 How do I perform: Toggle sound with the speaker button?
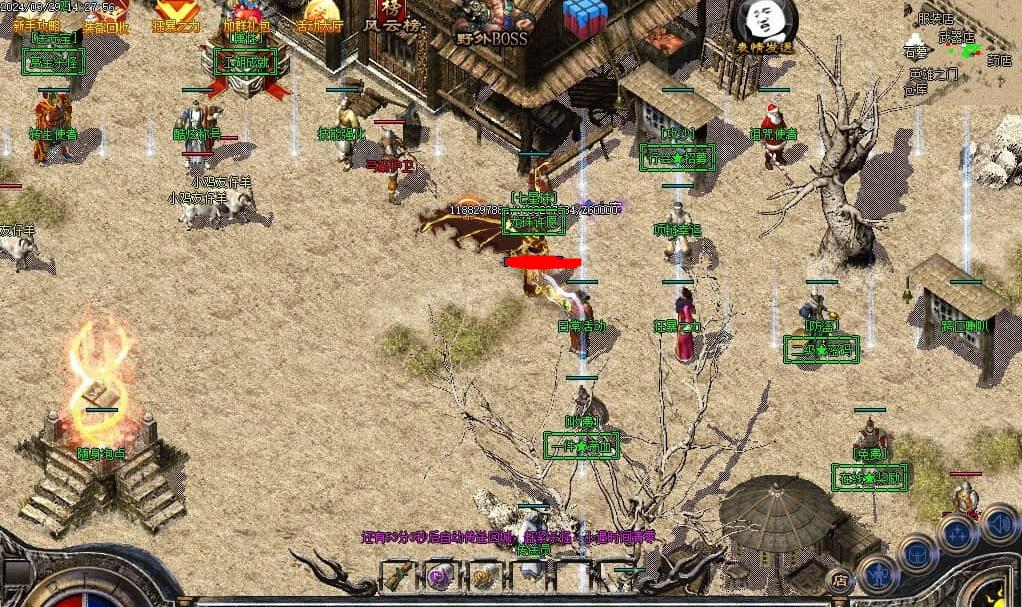[x=999, y=523]
